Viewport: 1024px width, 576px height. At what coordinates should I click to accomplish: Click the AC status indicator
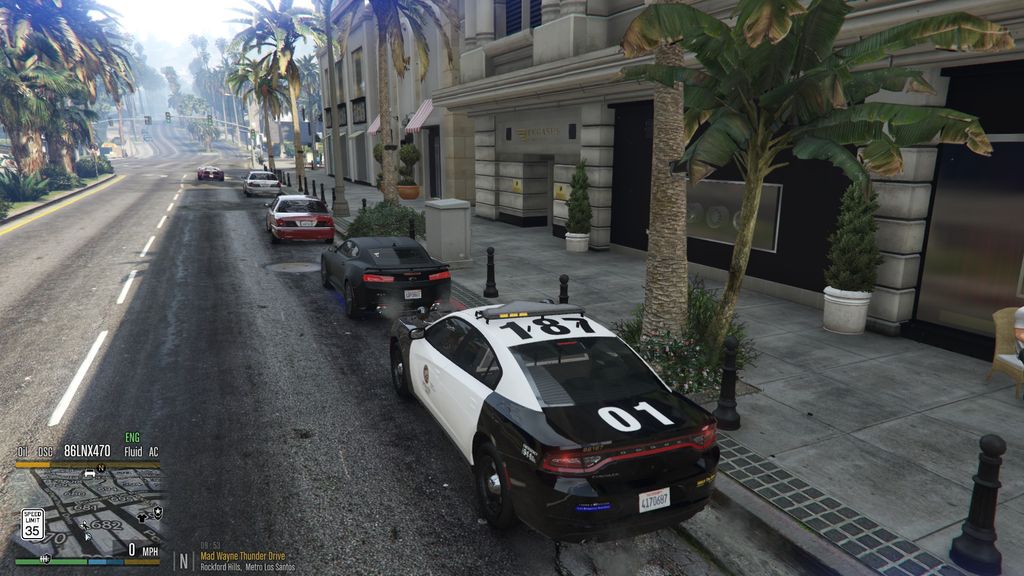(x=153, y=452)
